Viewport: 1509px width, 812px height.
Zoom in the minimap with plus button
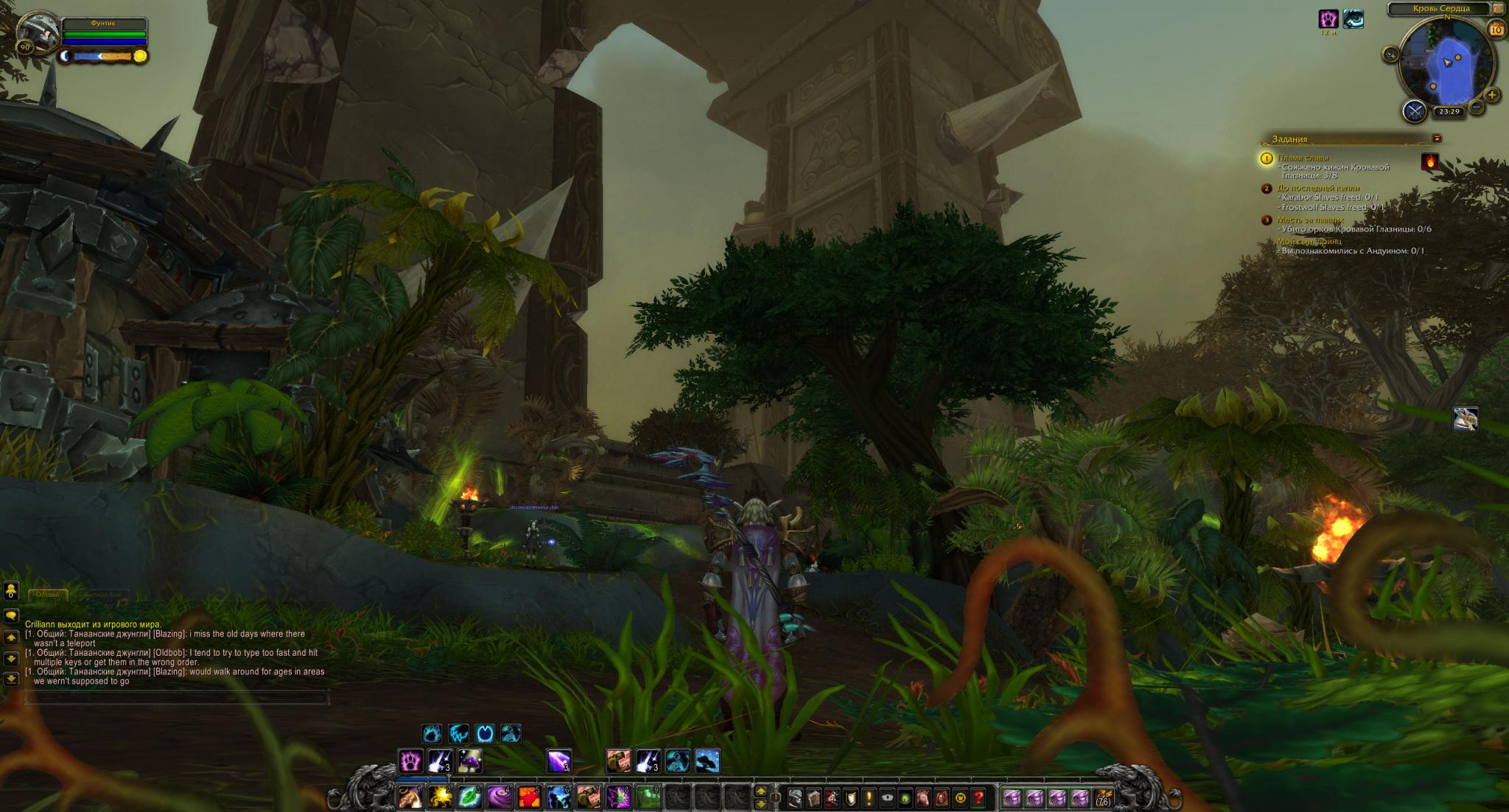pos(1491,95)
